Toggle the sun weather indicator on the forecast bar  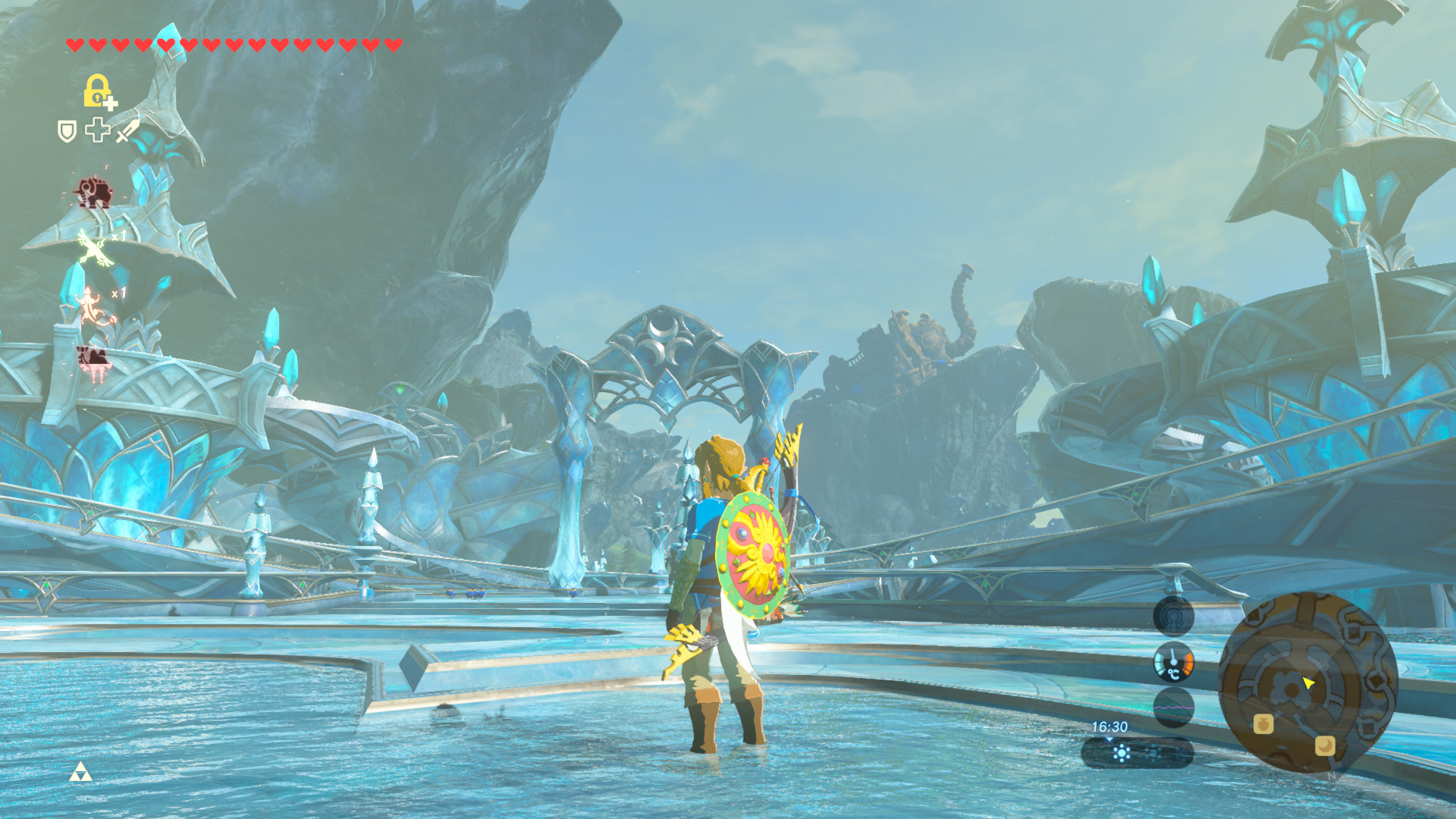tap(1121, 752)
